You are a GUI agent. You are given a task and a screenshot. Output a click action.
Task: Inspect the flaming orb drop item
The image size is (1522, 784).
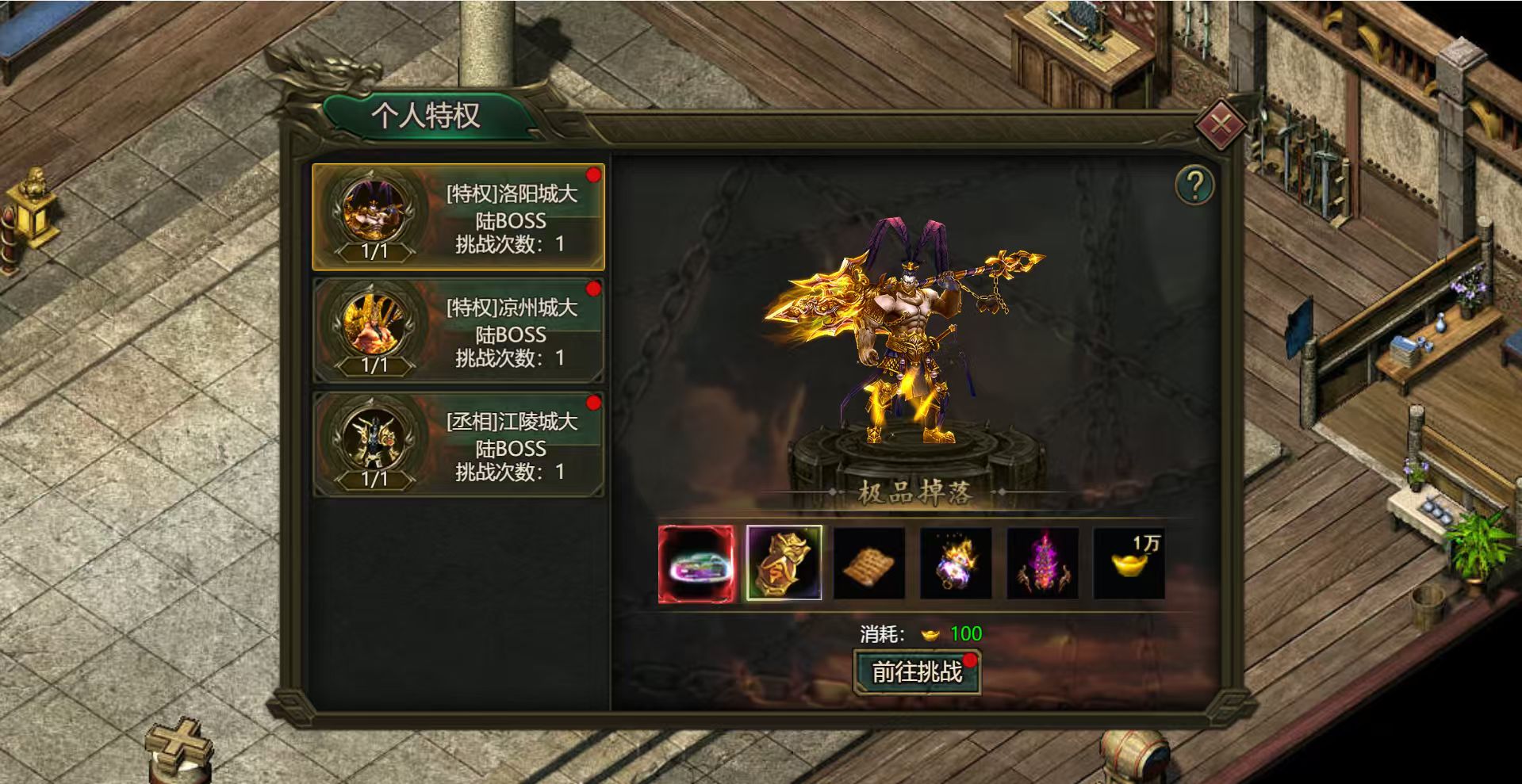956,564
